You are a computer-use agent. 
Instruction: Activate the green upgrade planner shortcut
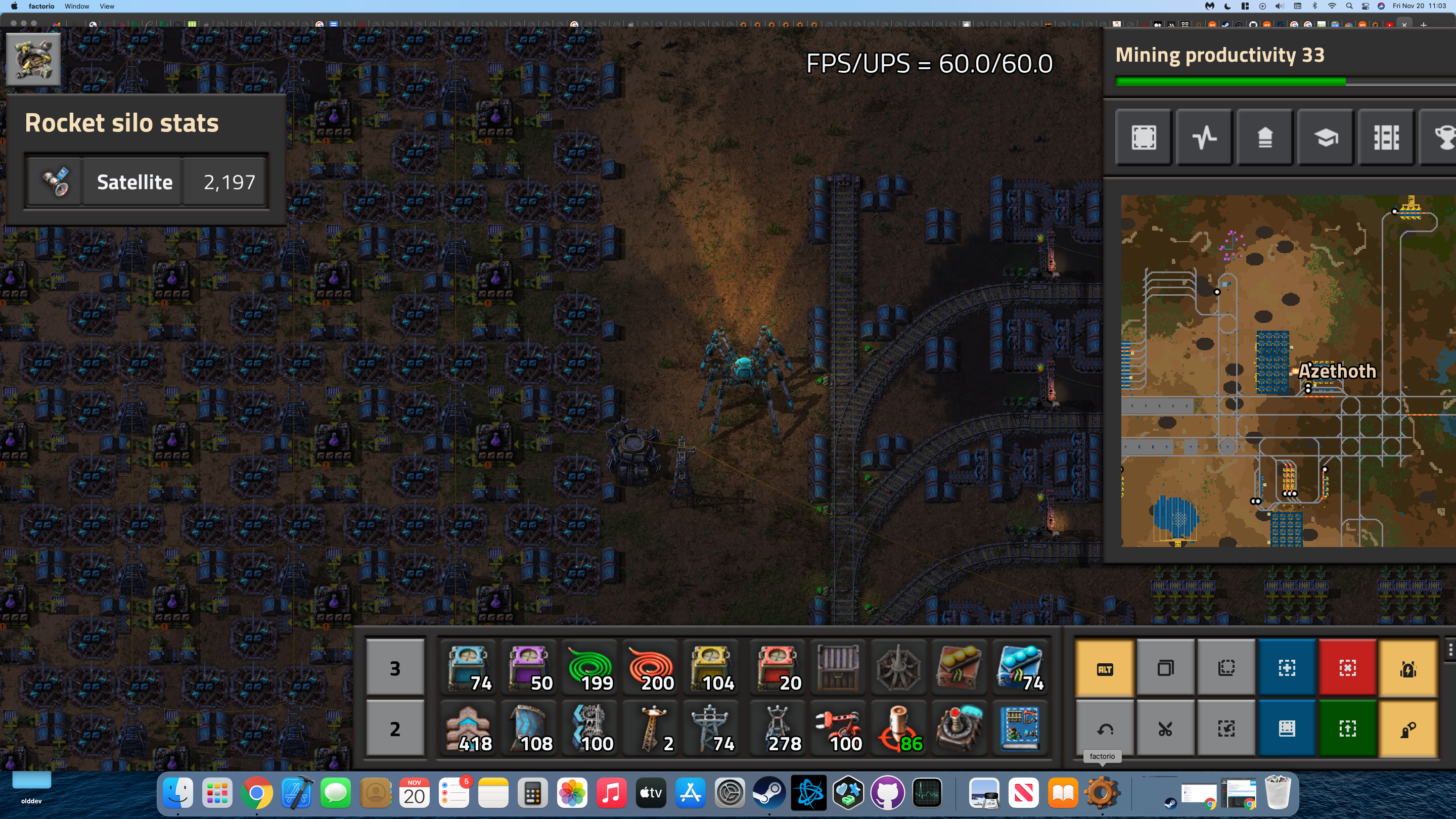pyautogui.click(x=1347, y=729)
